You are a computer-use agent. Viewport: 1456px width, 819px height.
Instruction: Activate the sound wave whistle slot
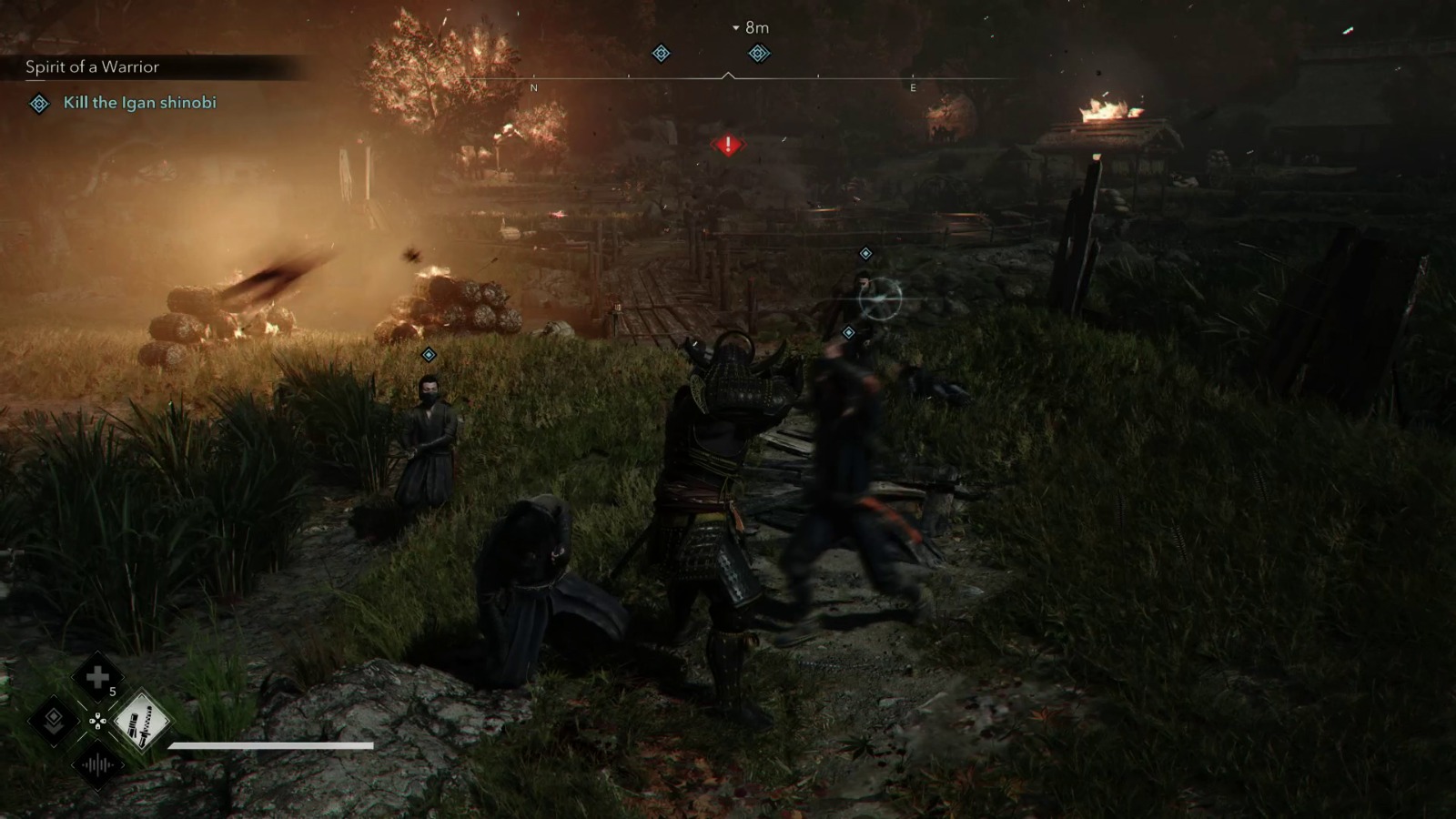(x=97, y=765)
